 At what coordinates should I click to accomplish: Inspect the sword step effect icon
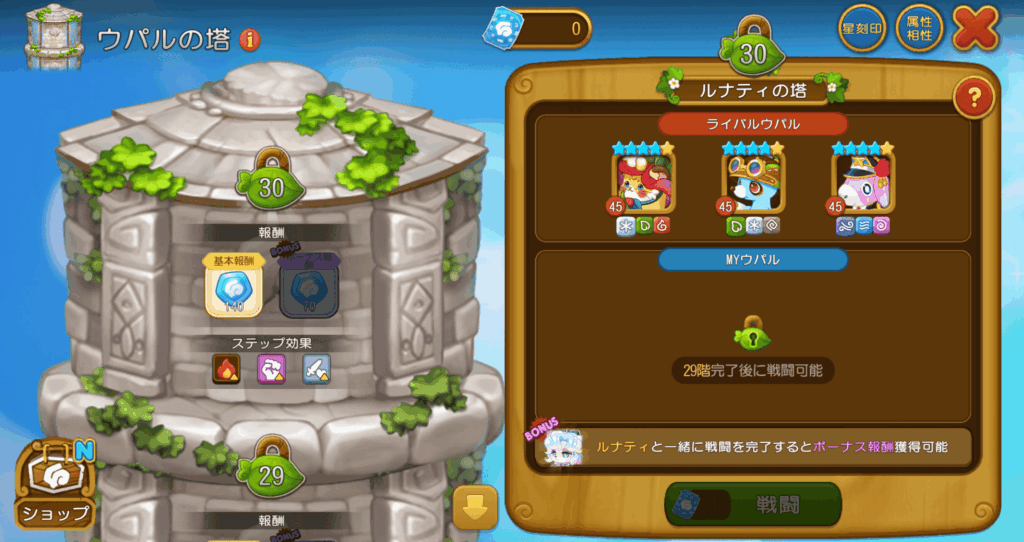[x=316, y=370]
